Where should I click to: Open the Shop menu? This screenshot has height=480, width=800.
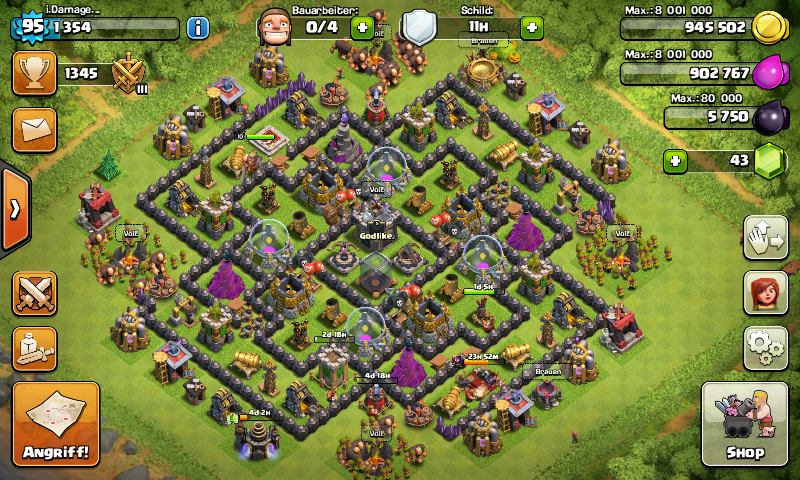(748, 423)
